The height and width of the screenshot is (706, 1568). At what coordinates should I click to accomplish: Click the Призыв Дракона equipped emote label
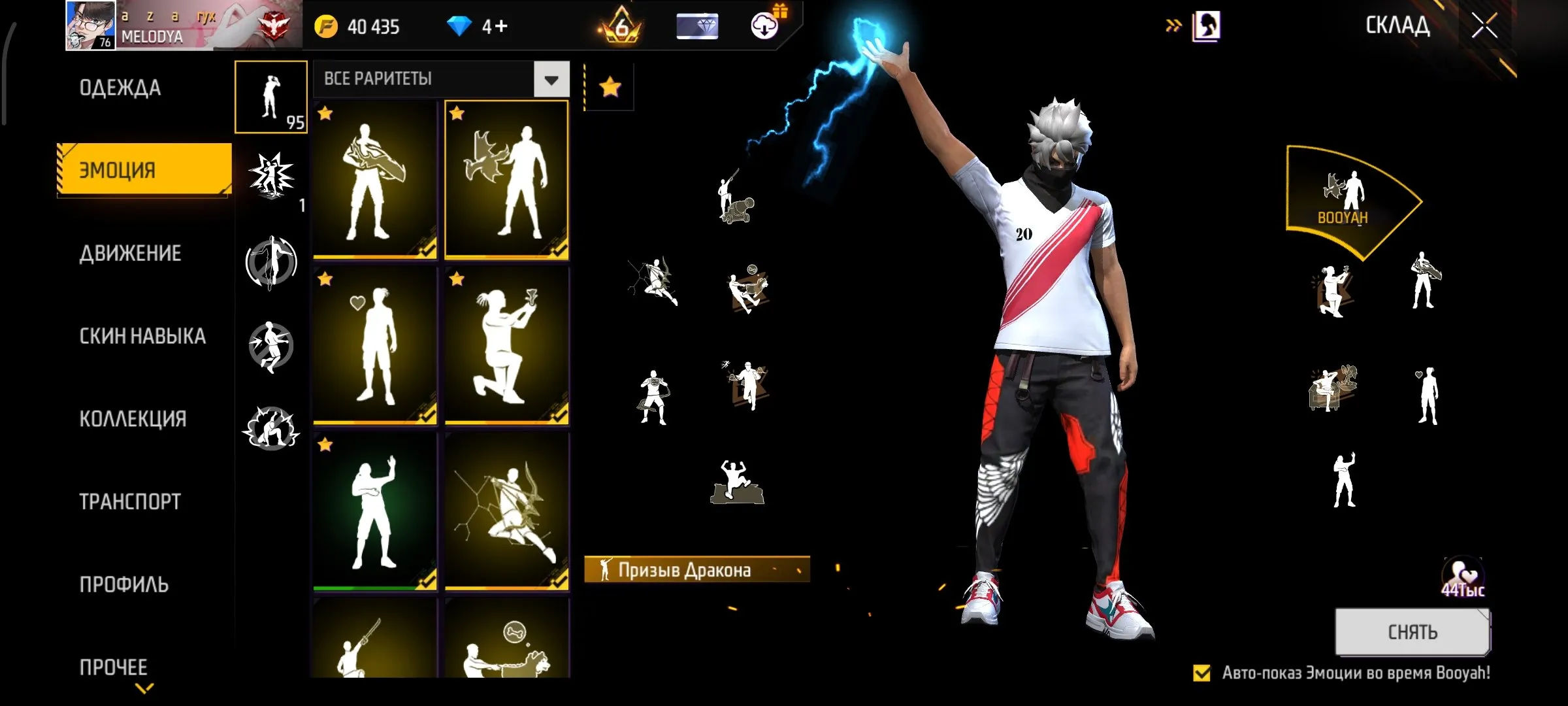[694, 569]
